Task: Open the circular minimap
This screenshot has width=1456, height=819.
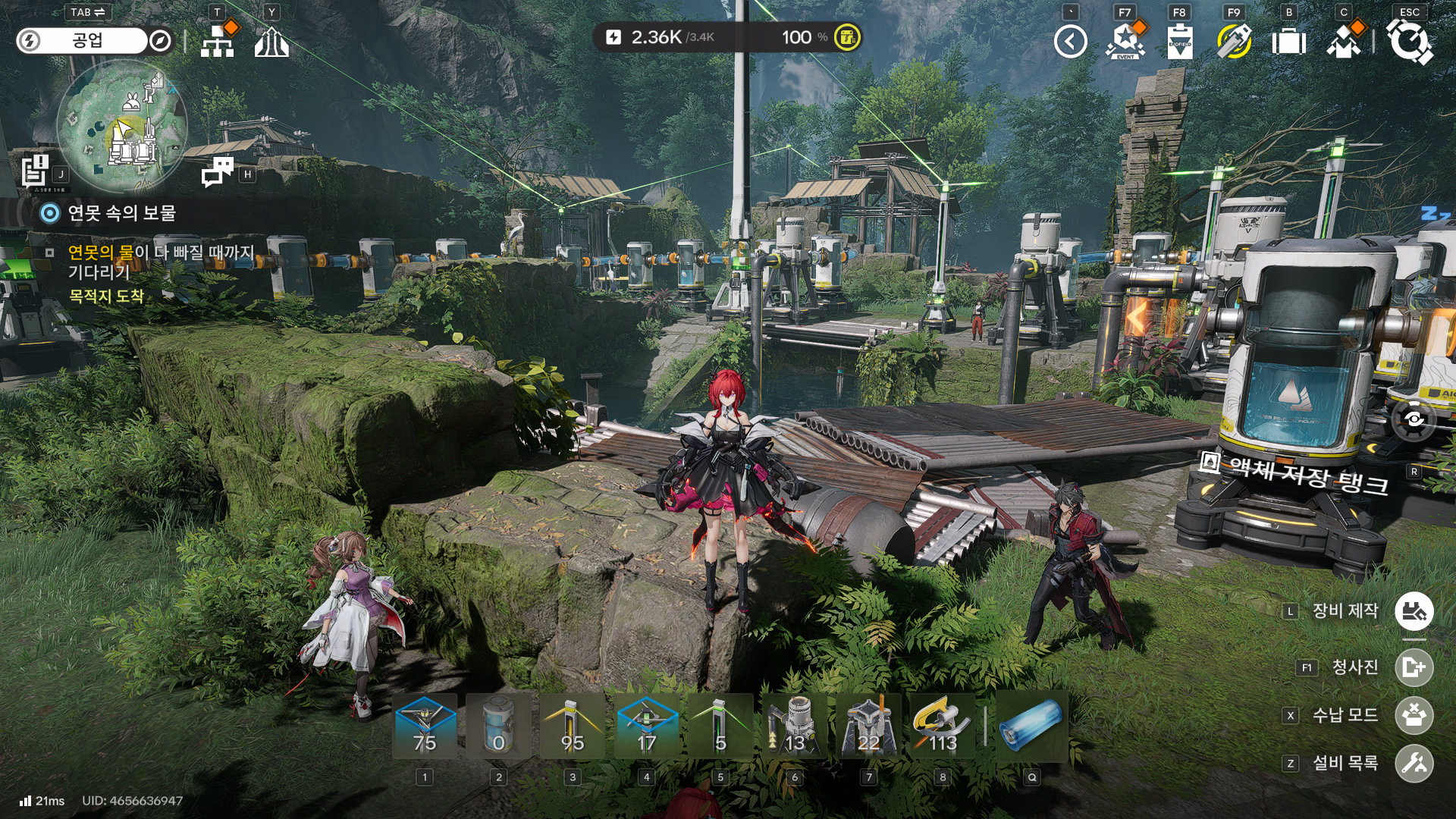Action: coord(121,126)
